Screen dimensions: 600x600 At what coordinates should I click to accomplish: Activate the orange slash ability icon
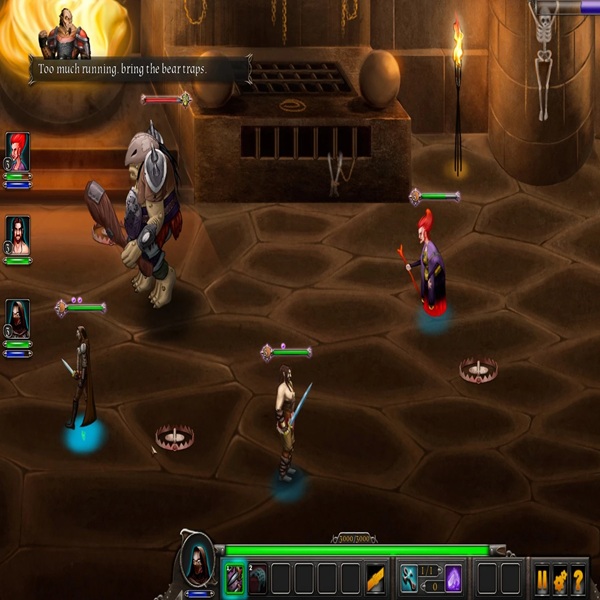[x=376, y=578]
